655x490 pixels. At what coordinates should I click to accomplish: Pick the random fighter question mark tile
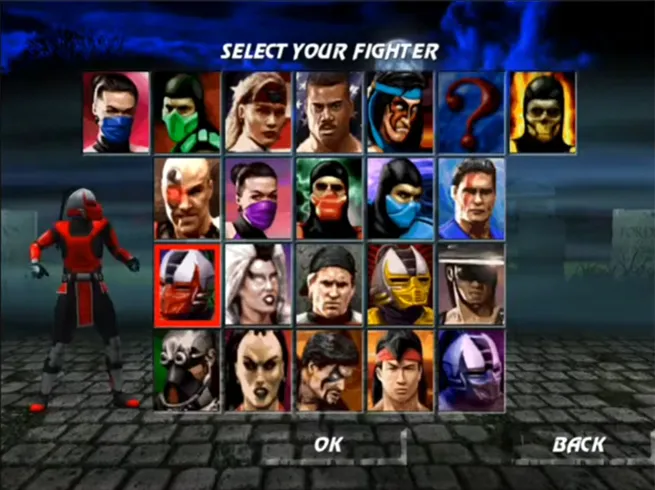click(x=472, y=111)
